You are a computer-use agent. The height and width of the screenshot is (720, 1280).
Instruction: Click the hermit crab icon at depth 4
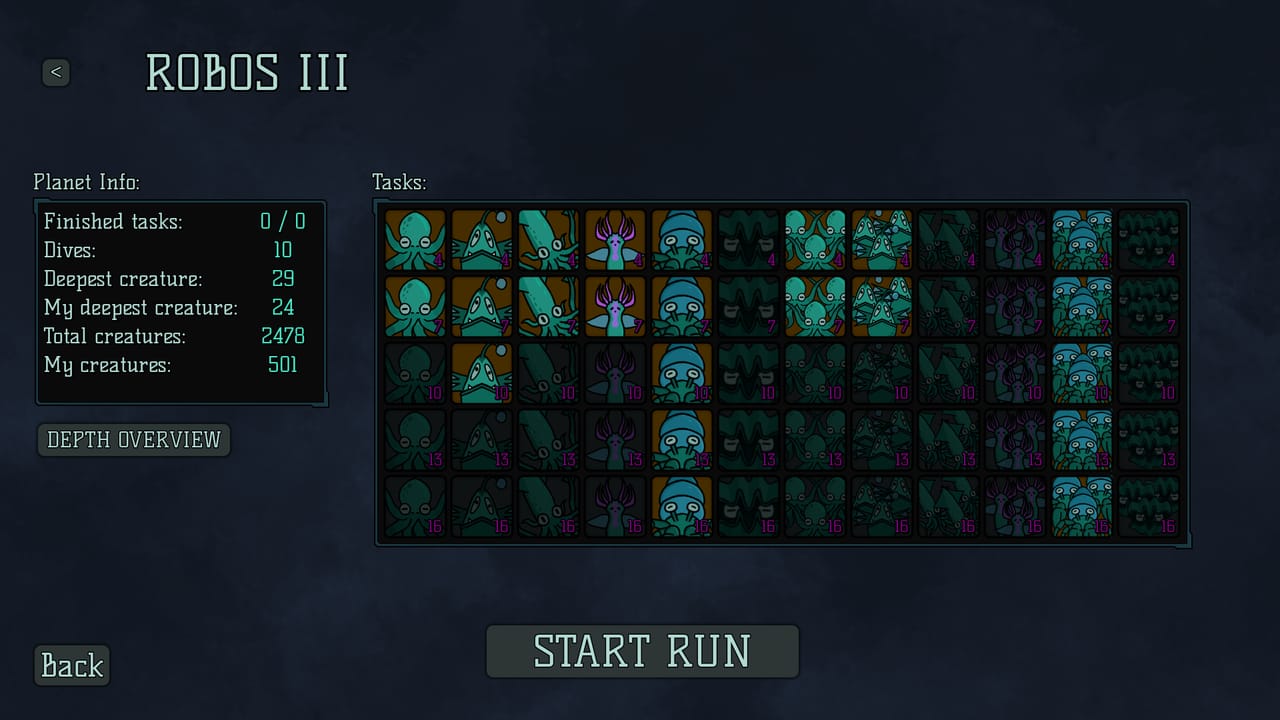pyautogui.click(x=681, y=241)
